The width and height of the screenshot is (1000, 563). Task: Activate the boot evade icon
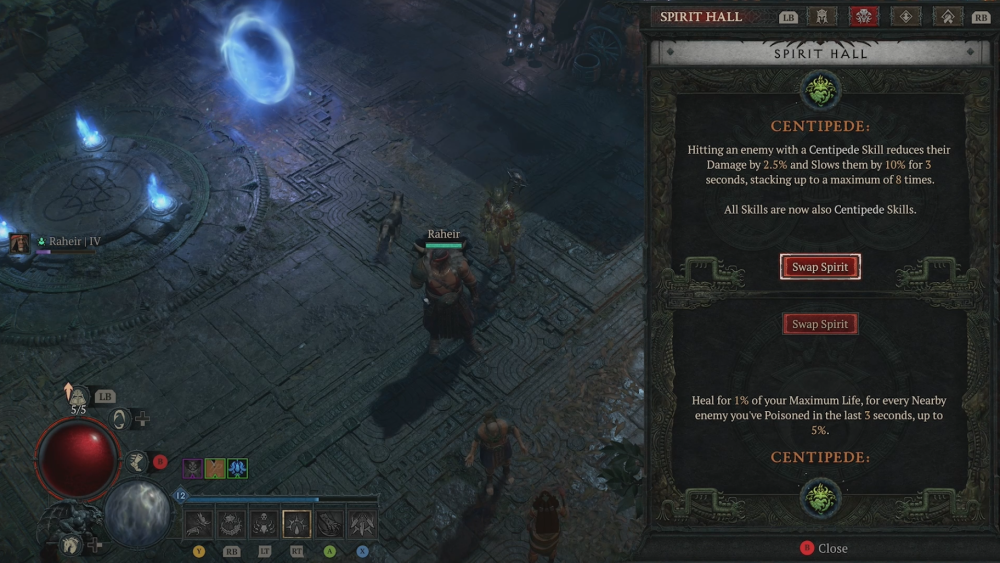coord(138,461)
